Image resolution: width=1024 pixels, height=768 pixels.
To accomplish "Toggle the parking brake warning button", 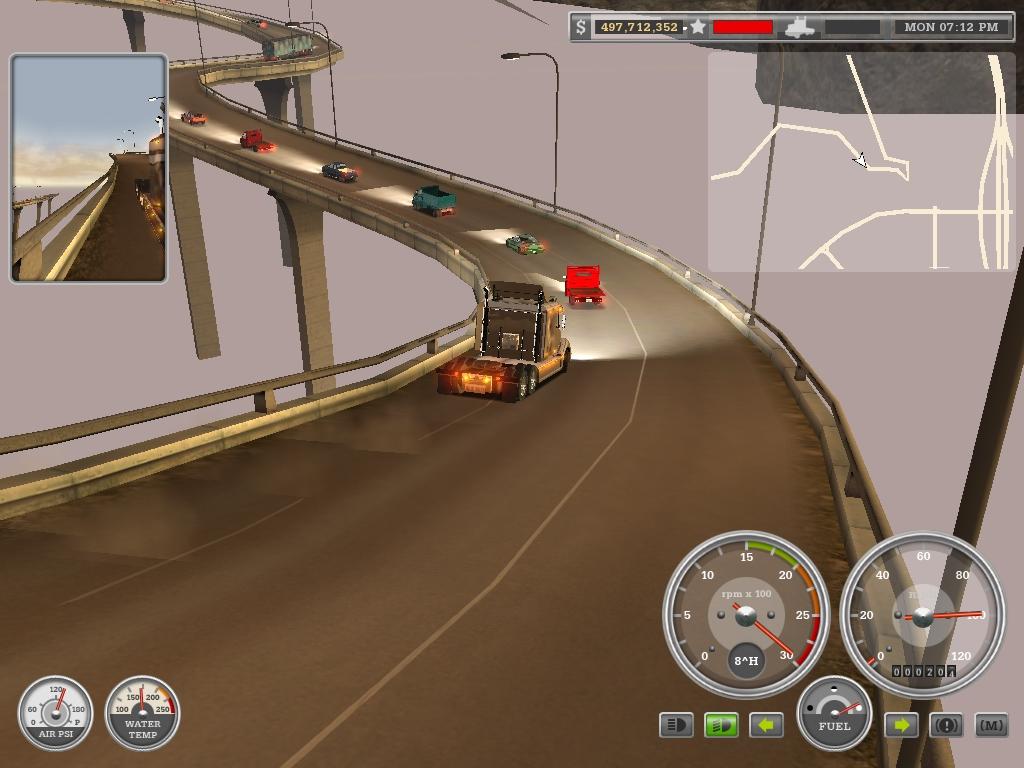I will (x=946, y=725).
